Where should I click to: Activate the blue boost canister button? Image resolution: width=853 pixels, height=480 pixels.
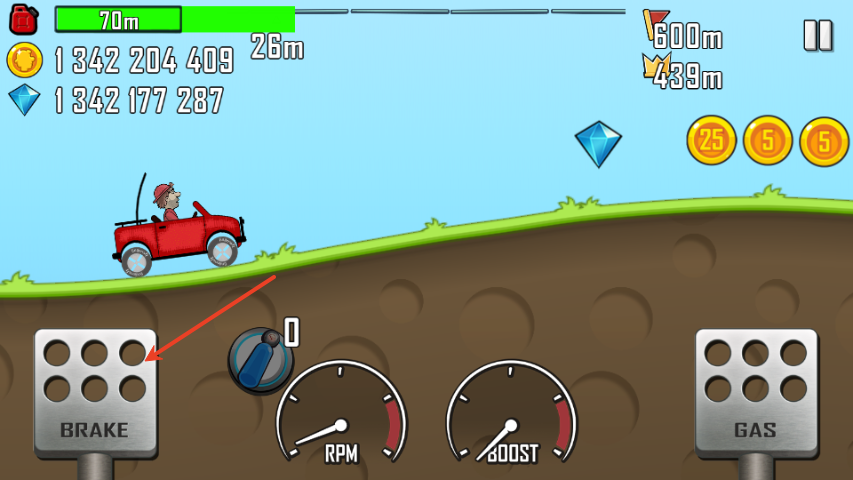click(259, 358)
